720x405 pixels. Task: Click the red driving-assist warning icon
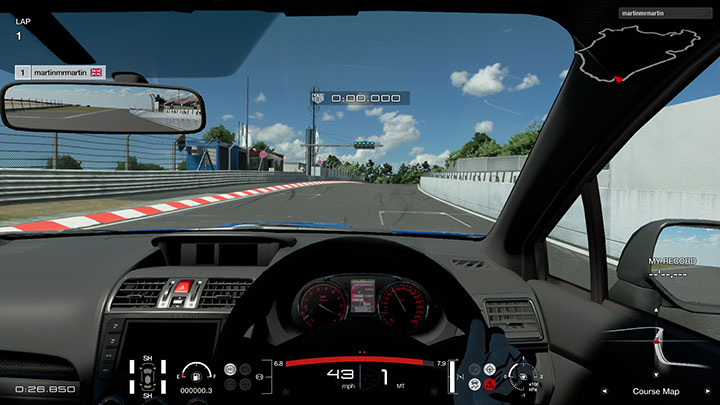pos(490,384)
